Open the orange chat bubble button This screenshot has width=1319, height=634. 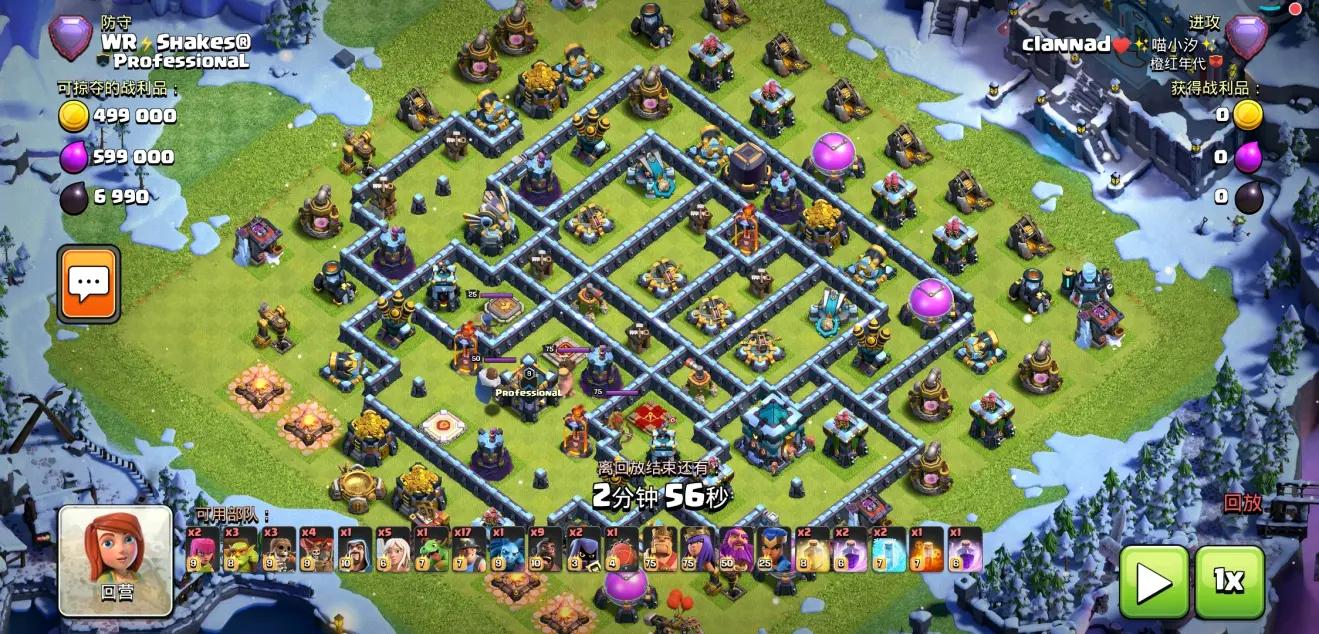[x=88, y=284]
